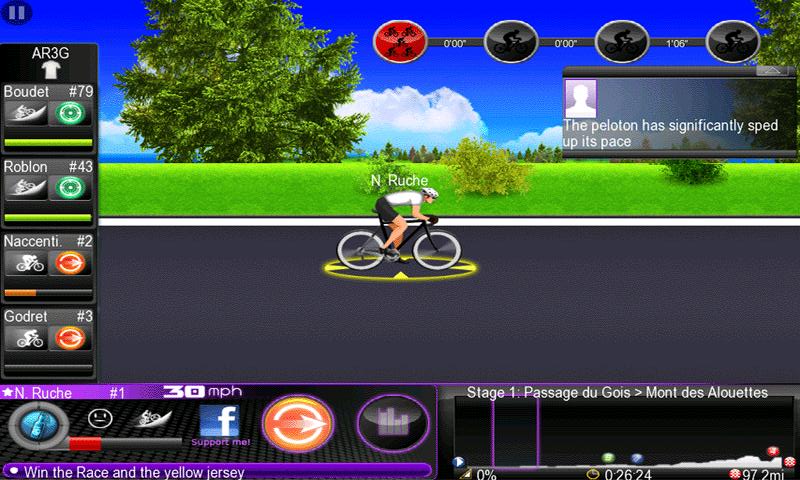
Task: Change Boudet's riding stance icon
Action: (x=26, y=113)
